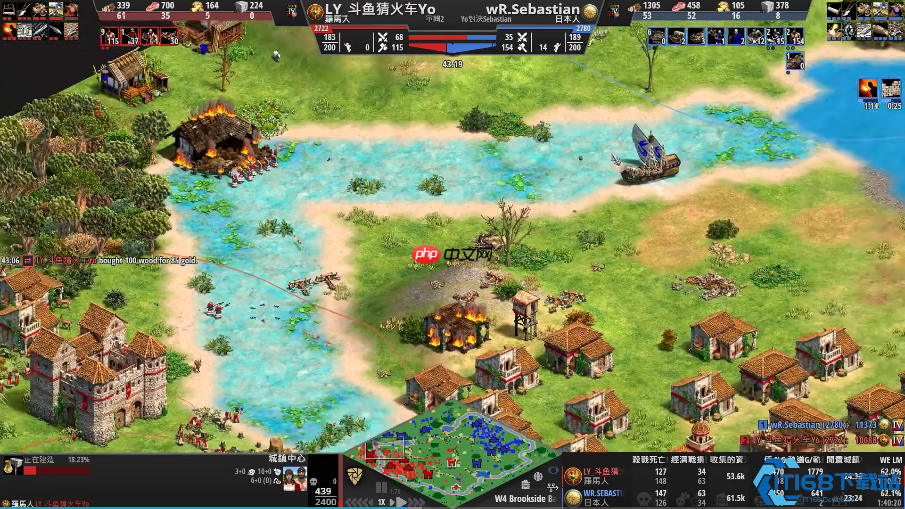Toggle the eye icon beside the minimap
This screenshot has height=509, width=905.
click(x=555, y=469)
